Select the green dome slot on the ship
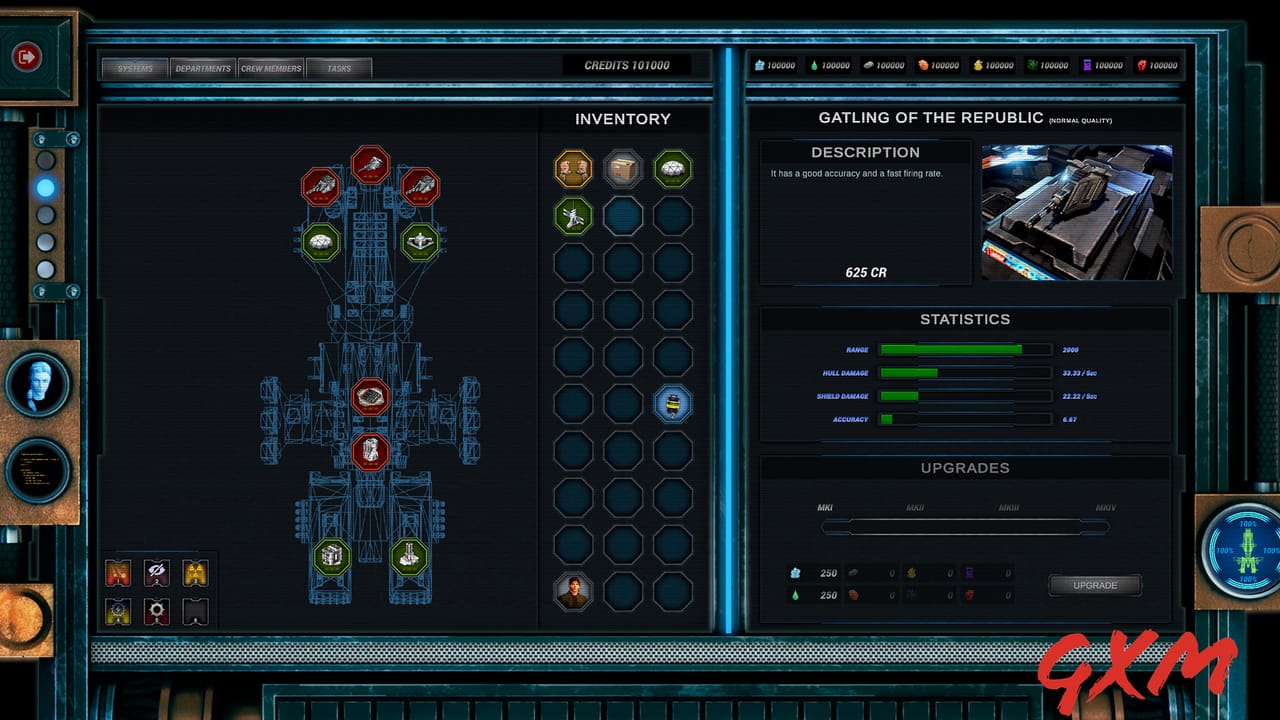Viewport: 1280px width, 720px height. [321, 241]
